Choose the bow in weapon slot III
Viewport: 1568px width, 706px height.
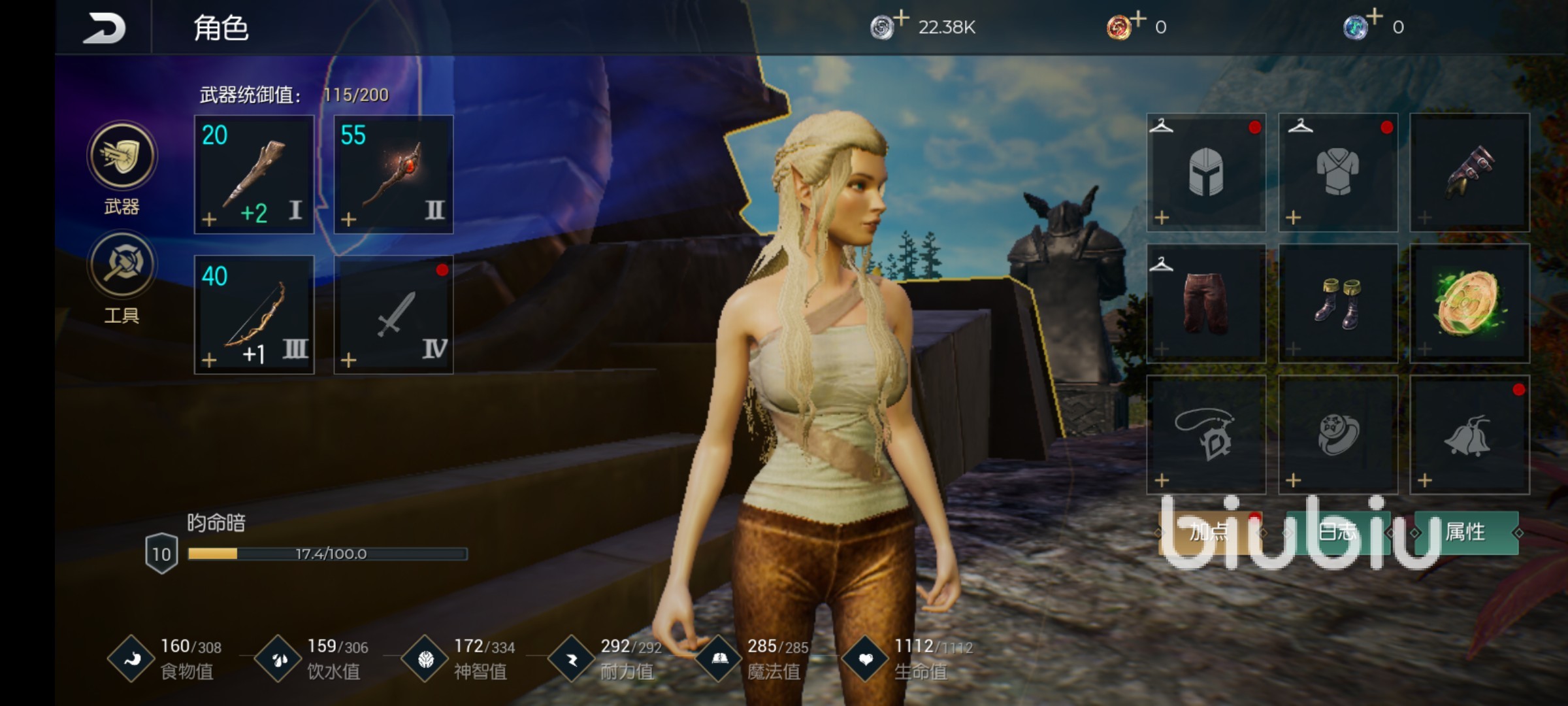click(x=254, y=314)
